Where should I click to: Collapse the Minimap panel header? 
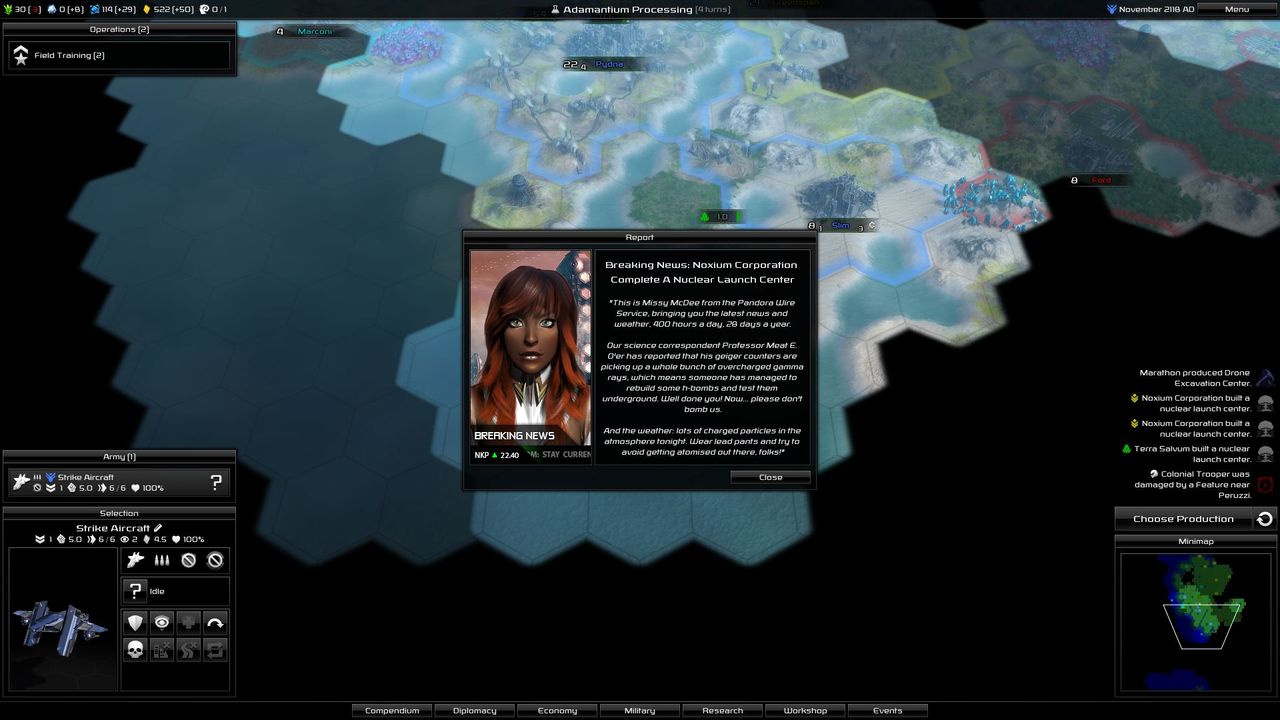tap(1196, 540)
